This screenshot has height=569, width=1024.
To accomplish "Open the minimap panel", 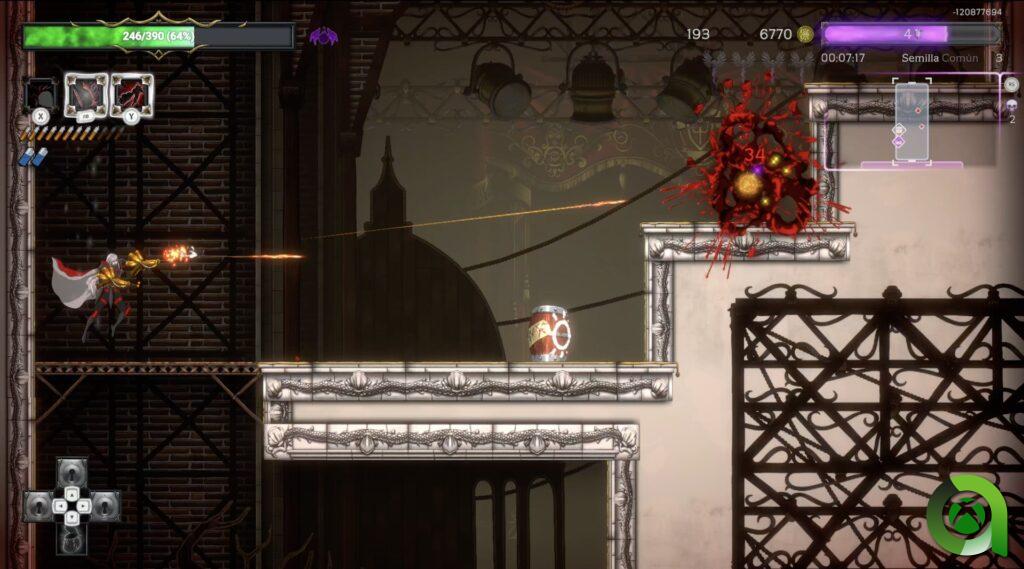I will coord(911,122).
